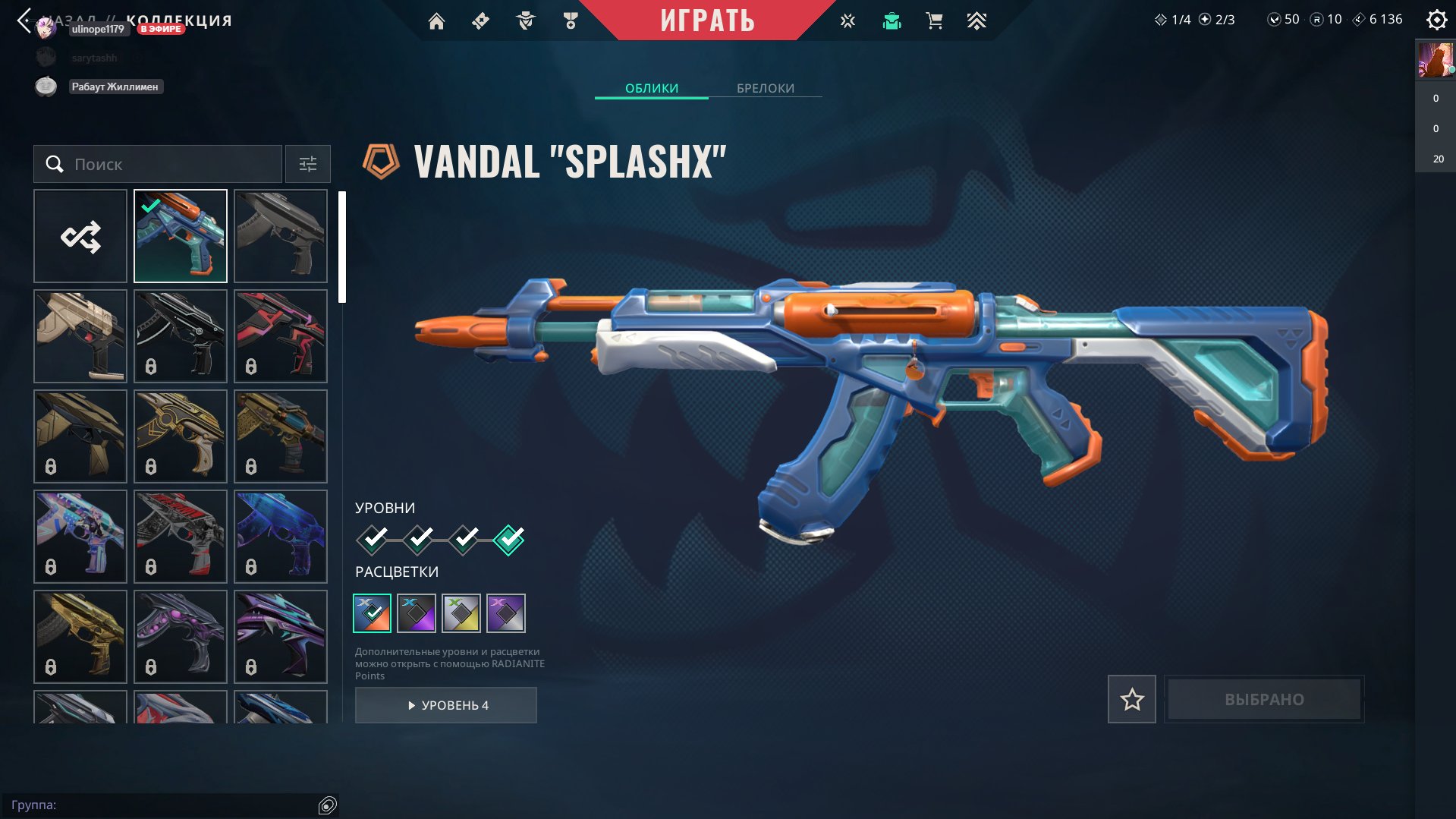
Task: Select the SplashX Vandal skin thumbnail
Action: (181, 236)
